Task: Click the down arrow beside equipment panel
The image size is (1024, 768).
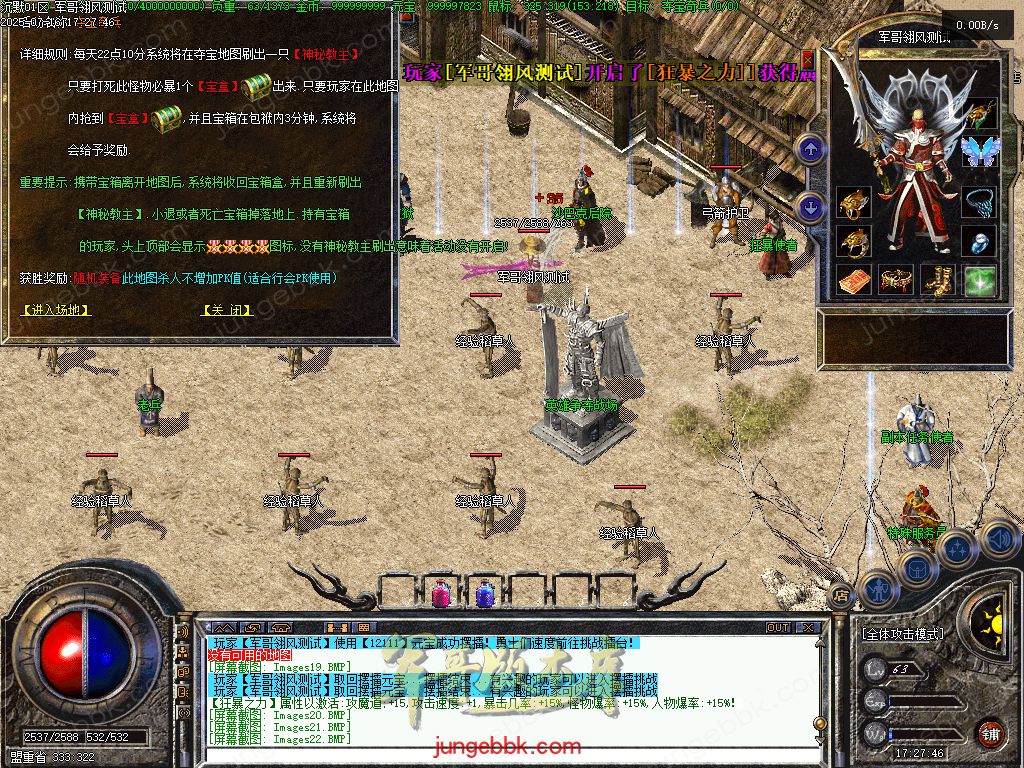Action: tap(810, 208)
